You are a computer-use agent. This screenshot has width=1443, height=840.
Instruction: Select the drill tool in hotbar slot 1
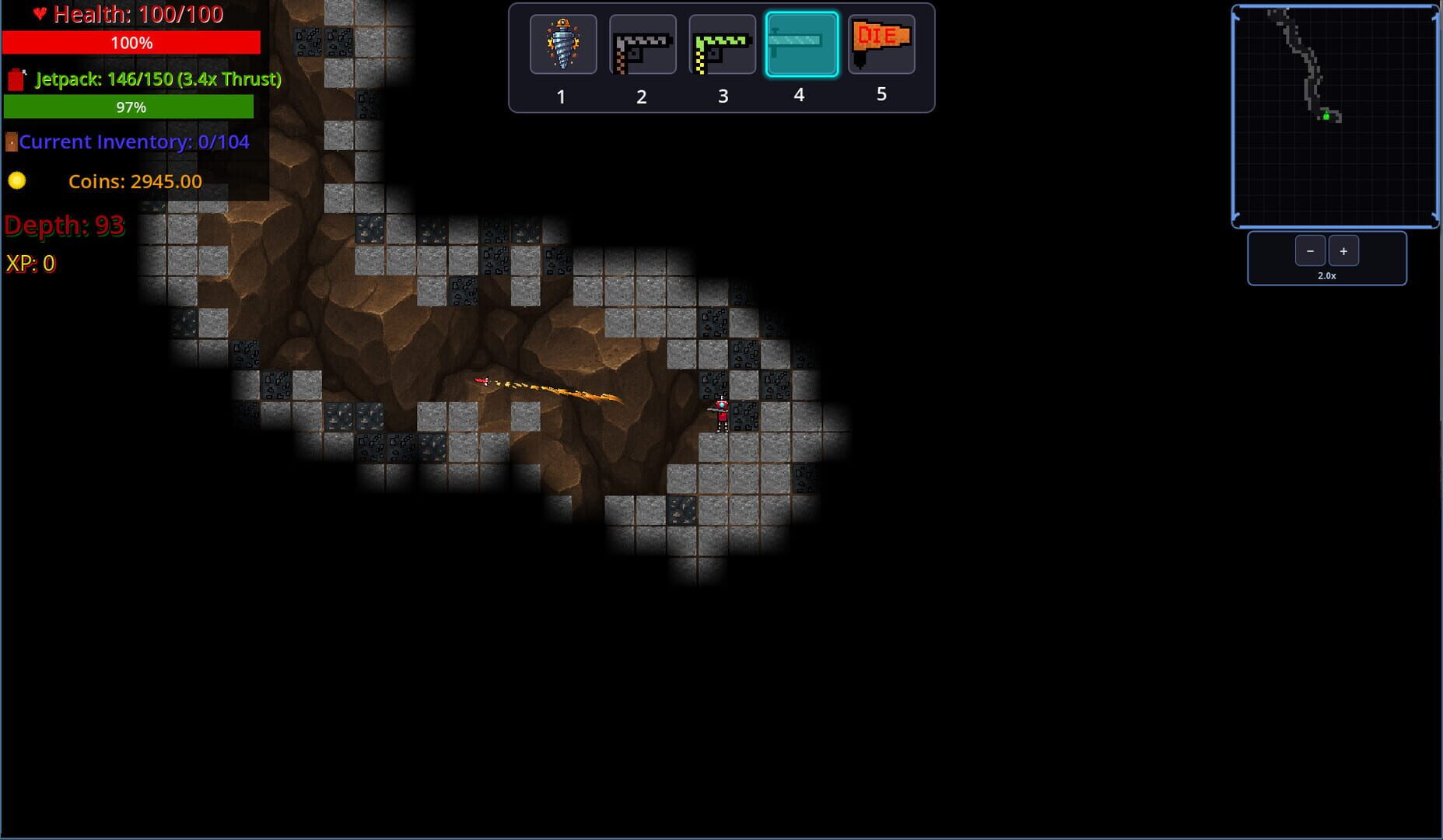pos(562,44)
